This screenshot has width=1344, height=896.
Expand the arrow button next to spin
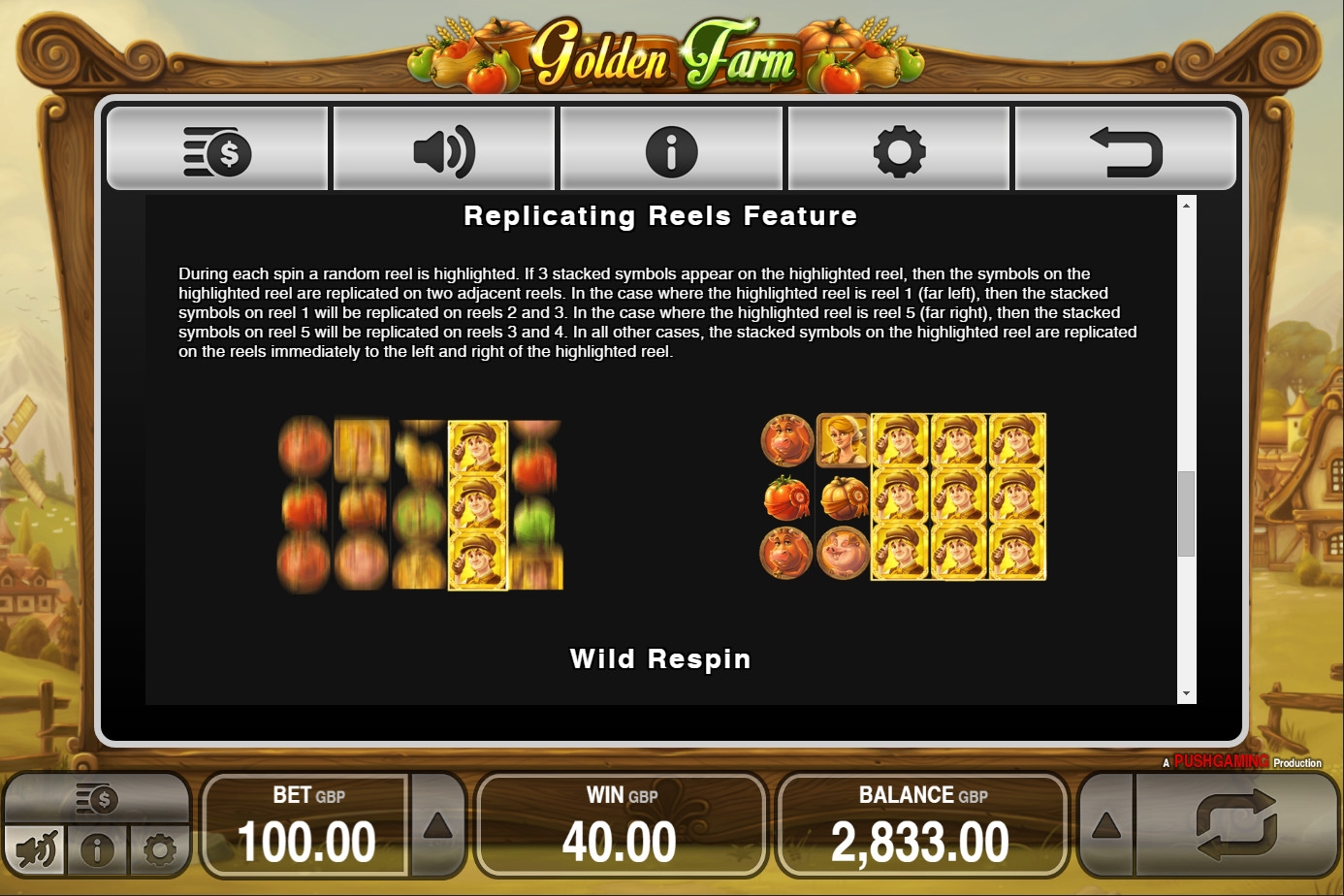(1106, 826)
